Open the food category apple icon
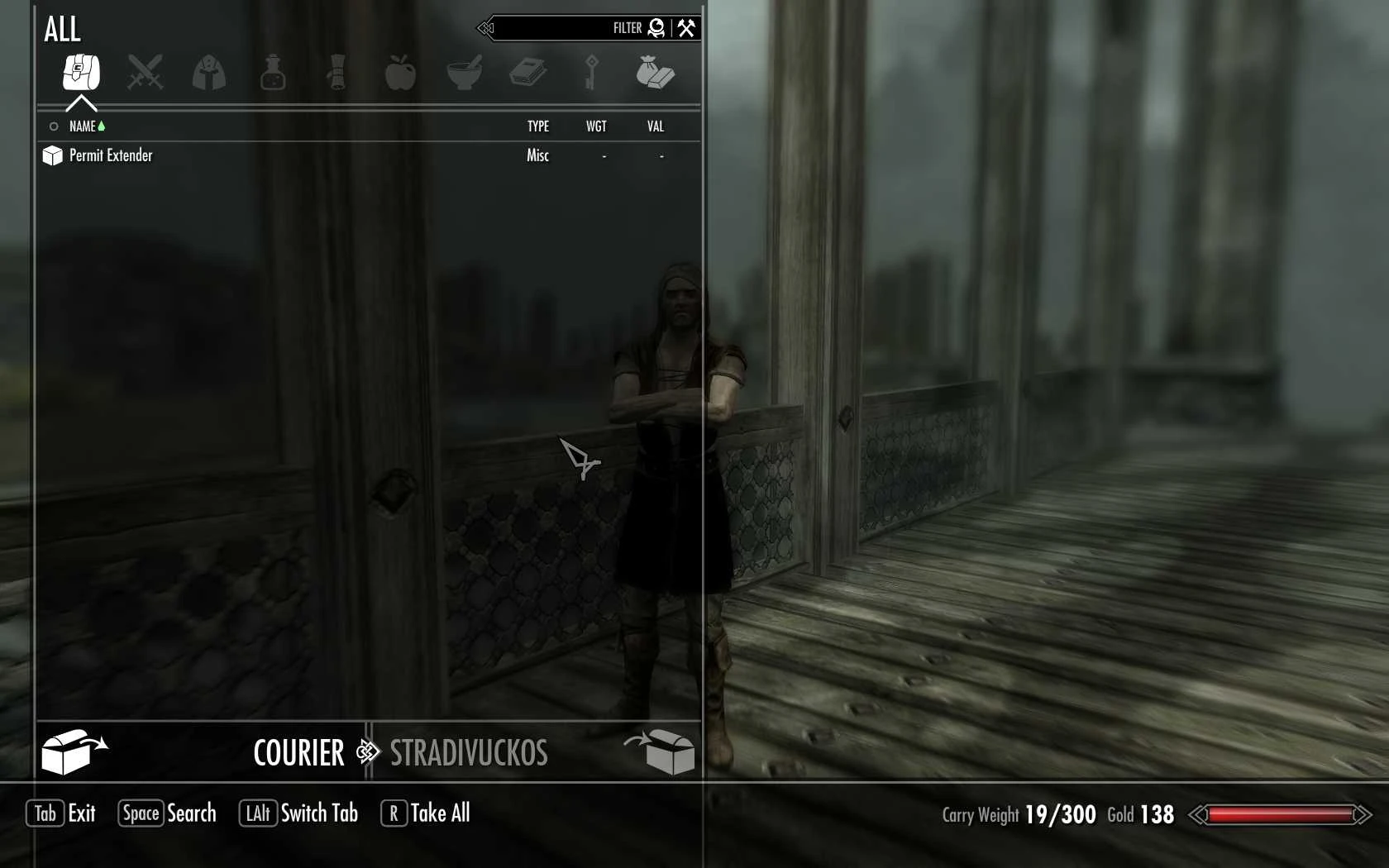1389x868 pixels. pyautogui.click(x=400, y=73)
